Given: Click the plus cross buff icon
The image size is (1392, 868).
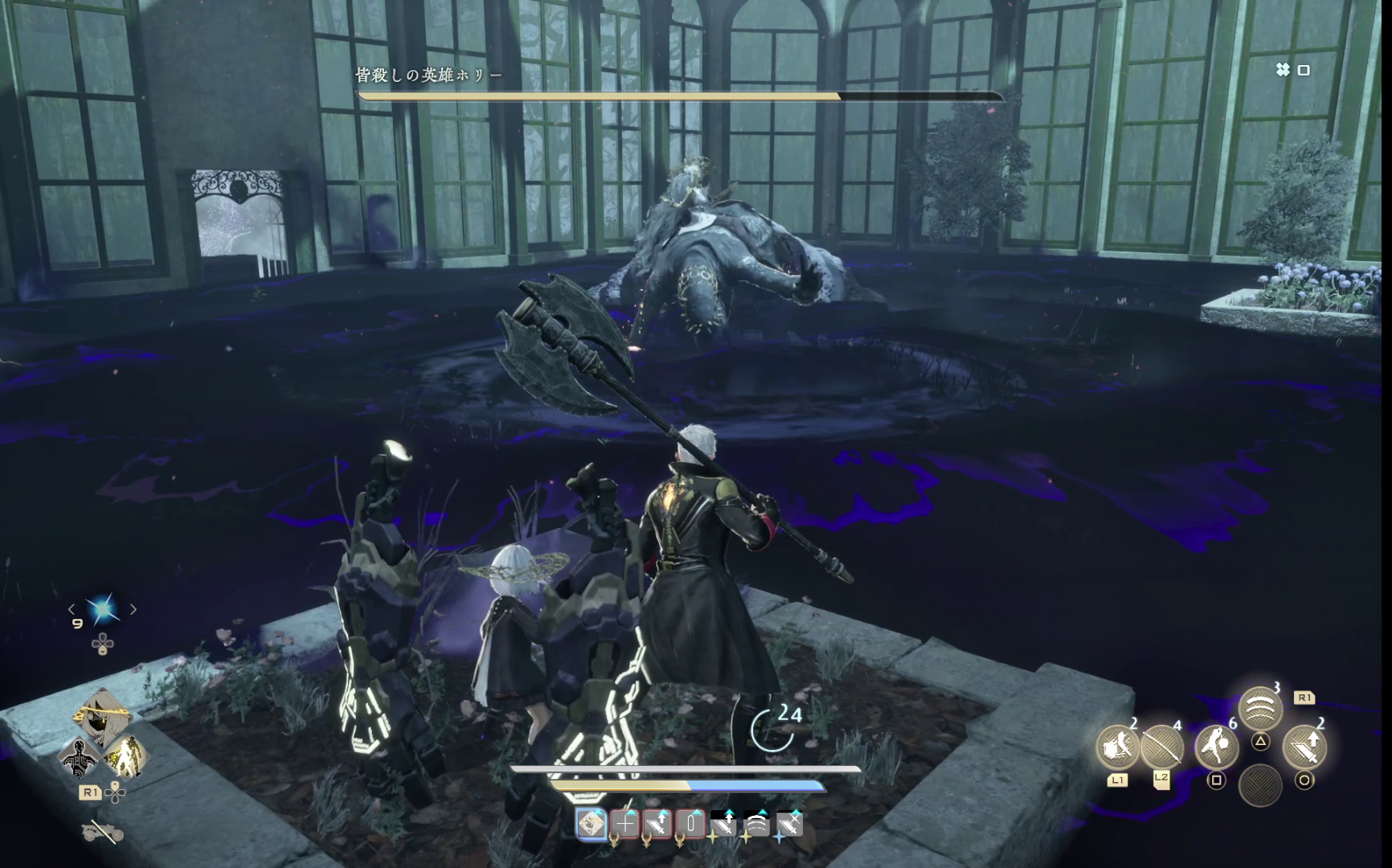Looking at the screenshot, I should click(625, 824).
